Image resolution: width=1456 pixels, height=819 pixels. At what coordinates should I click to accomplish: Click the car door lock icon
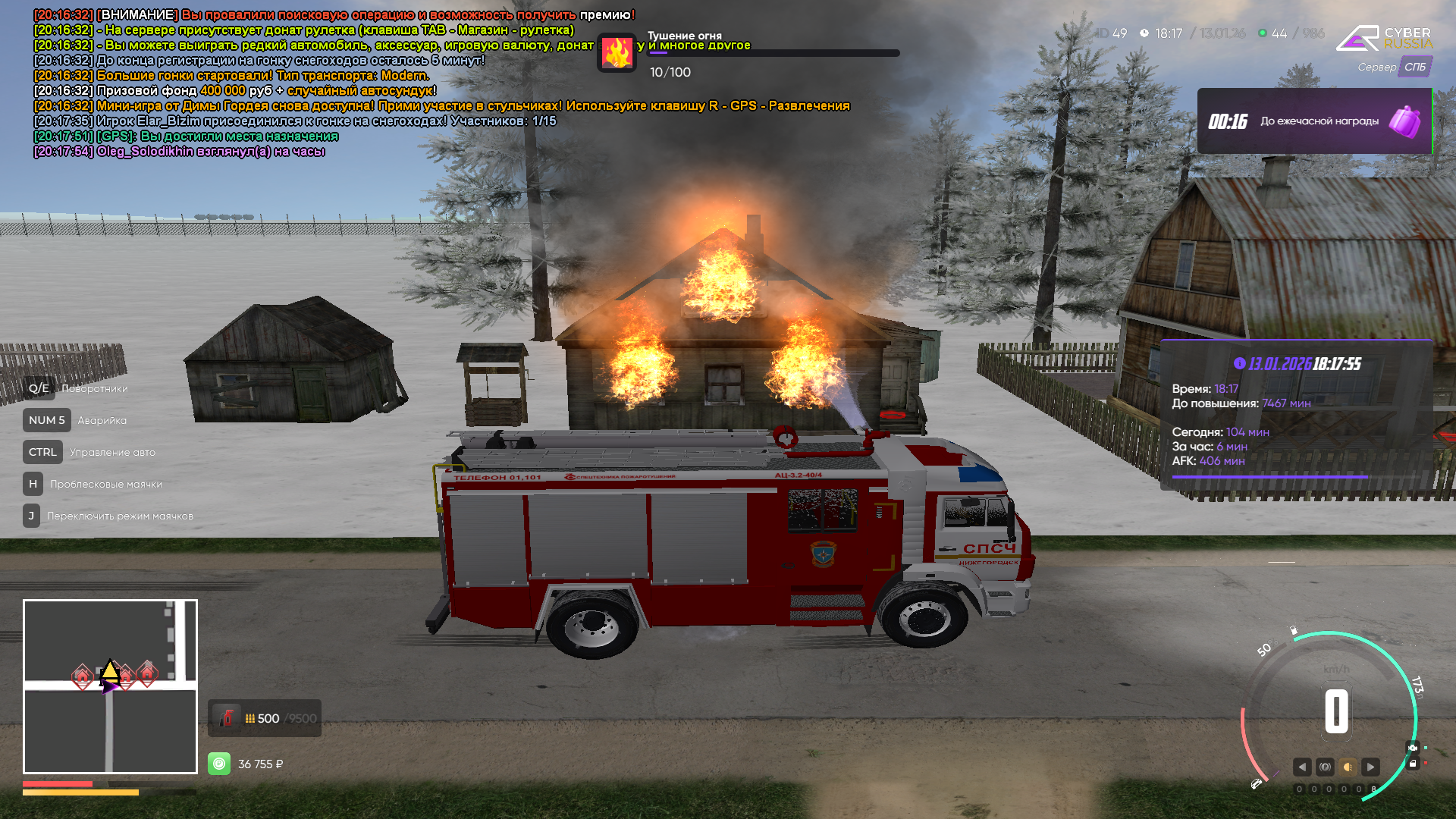coord(1412,764)
